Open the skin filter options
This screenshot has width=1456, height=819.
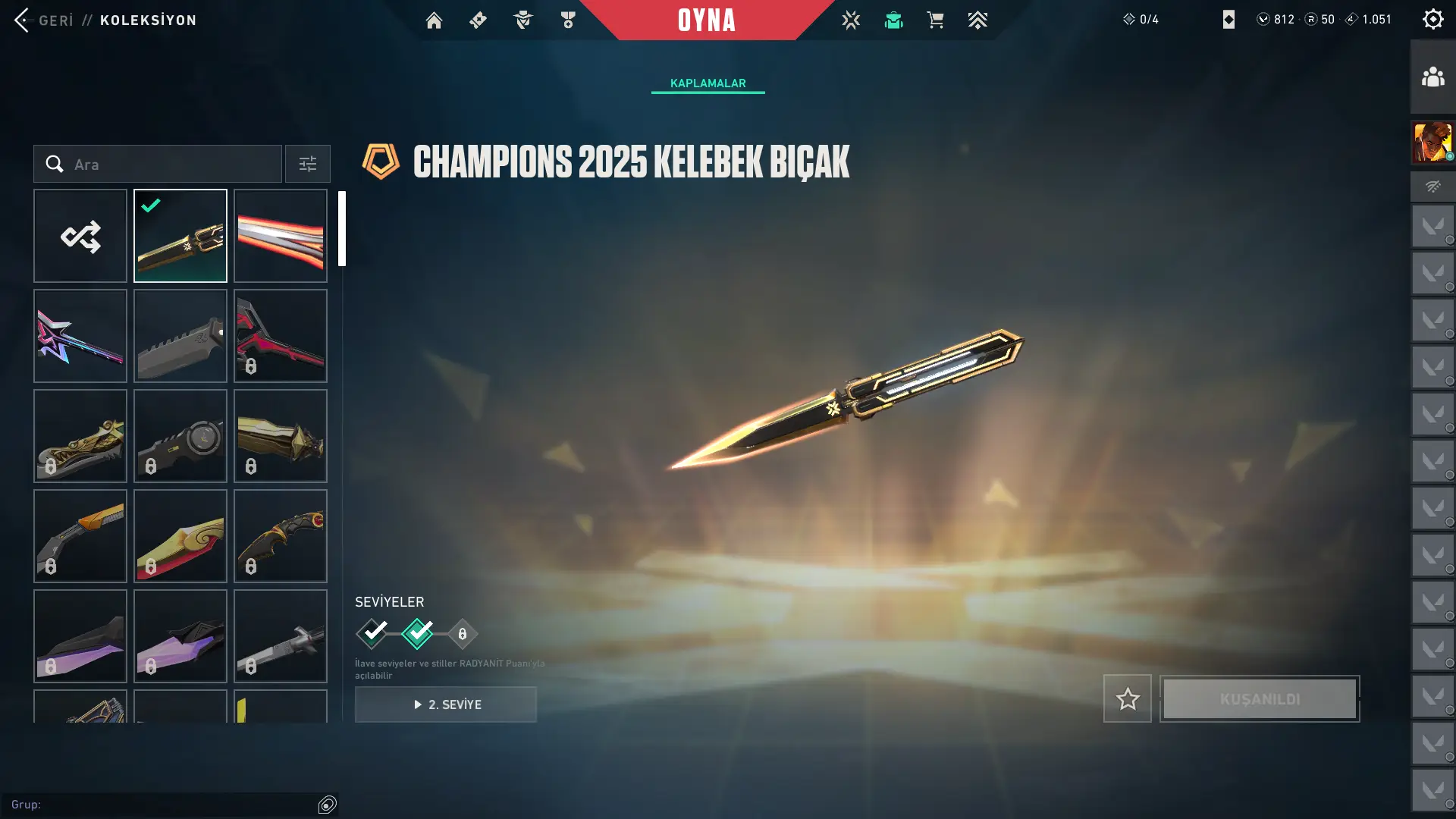point(307,164)
